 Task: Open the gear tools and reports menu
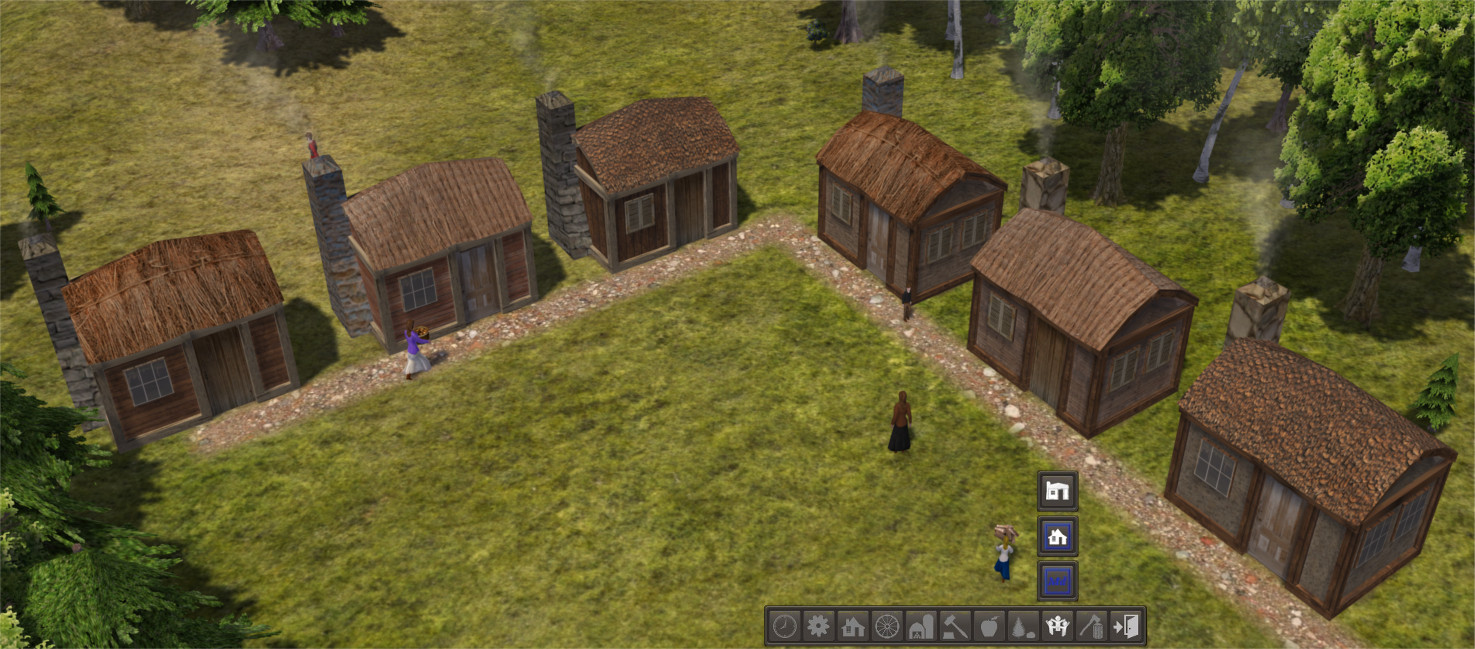[819, 627]
